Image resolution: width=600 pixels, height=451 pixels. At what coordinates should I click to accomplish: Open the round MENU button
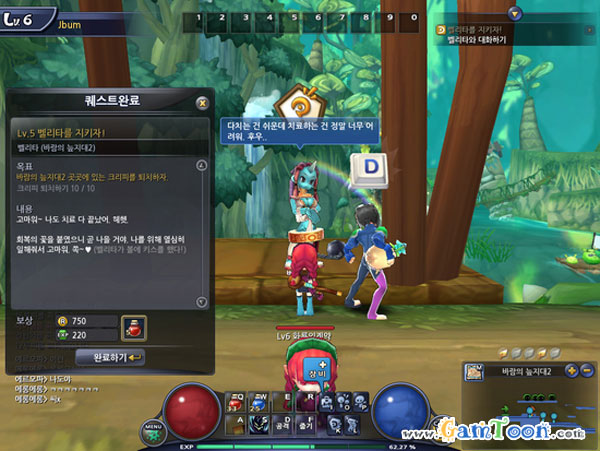152,428
